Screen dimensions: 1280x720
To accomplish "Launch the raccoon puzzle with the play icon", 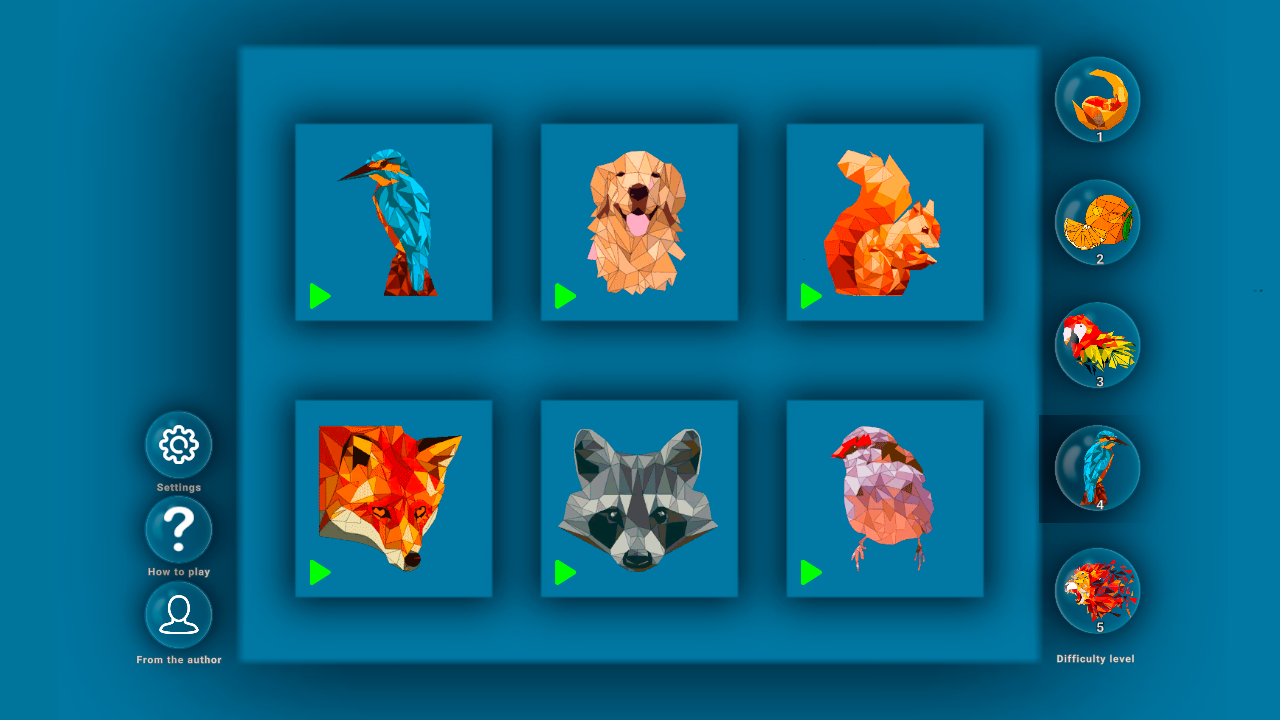I will click(565, 571).
